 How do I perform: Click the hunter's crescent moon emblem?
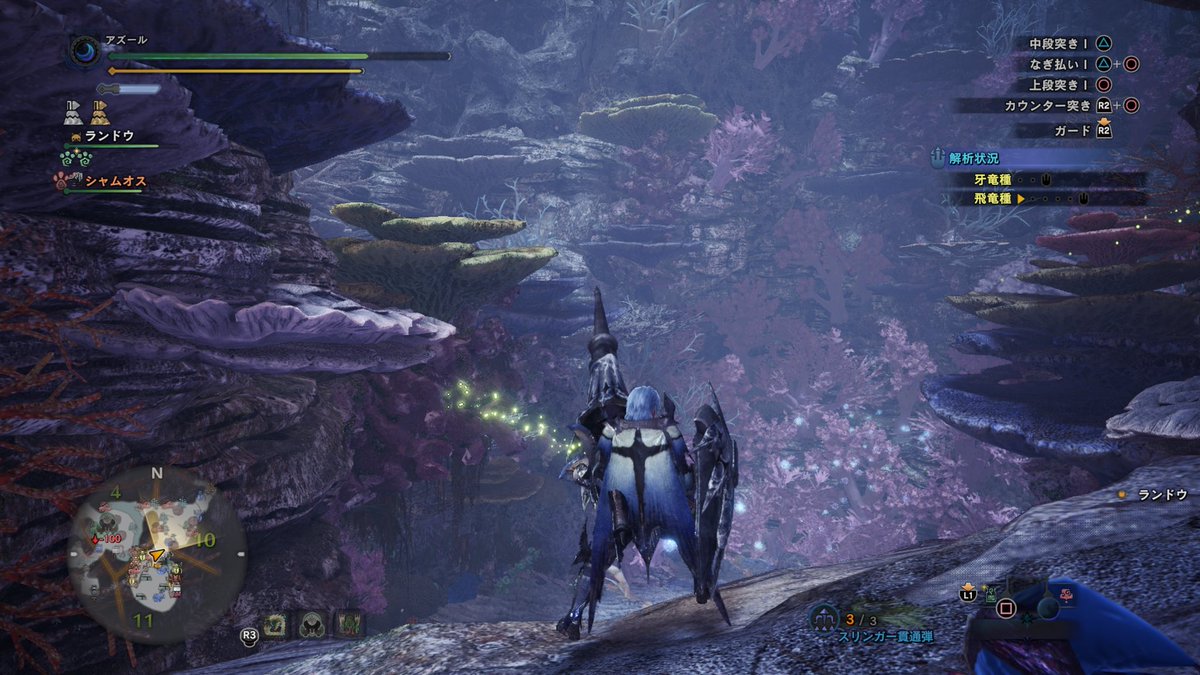click(x=84, y=51)
